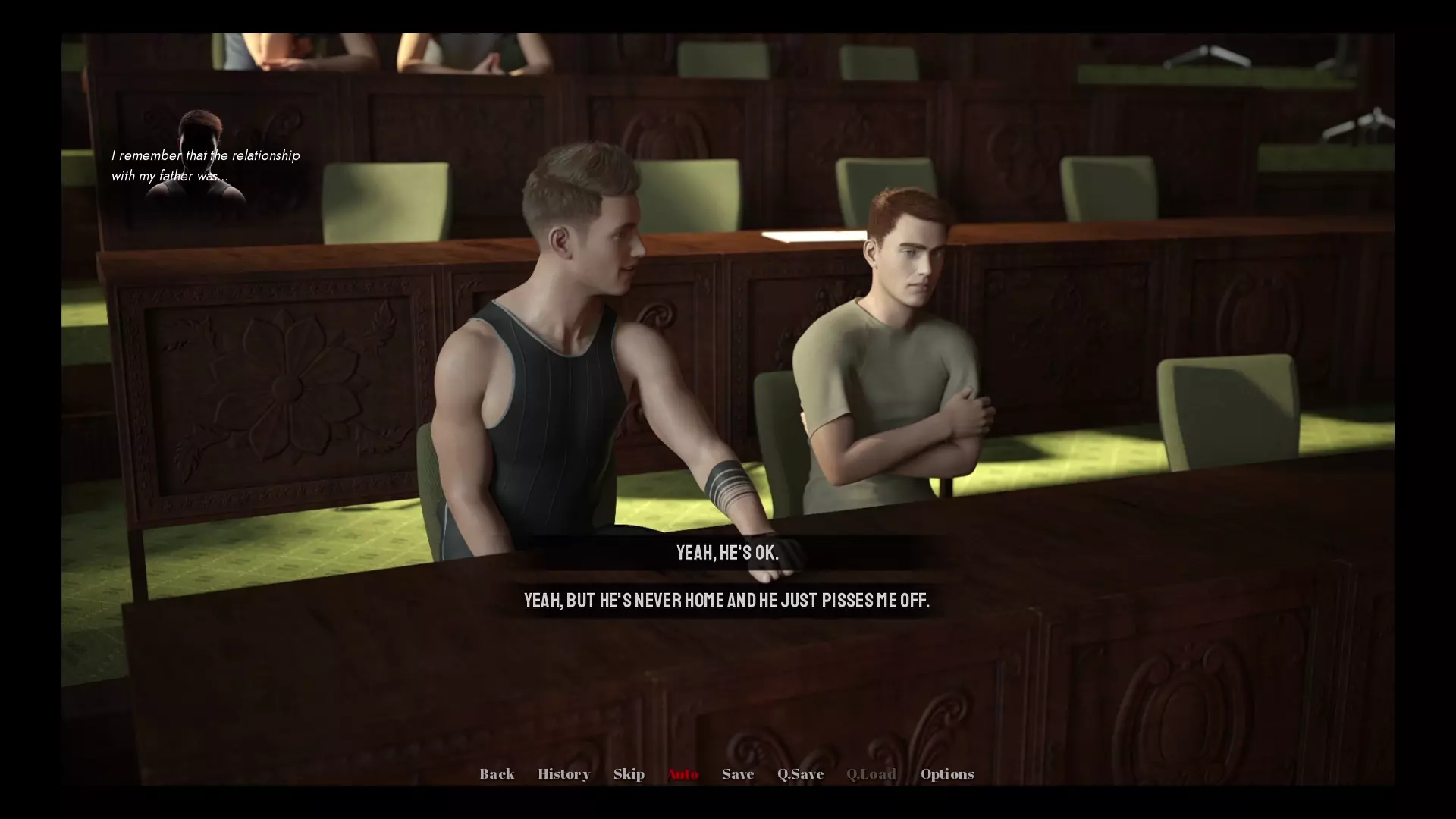1456x819 pixels.
Task: Go Back to the previous line
Action: 497,774
